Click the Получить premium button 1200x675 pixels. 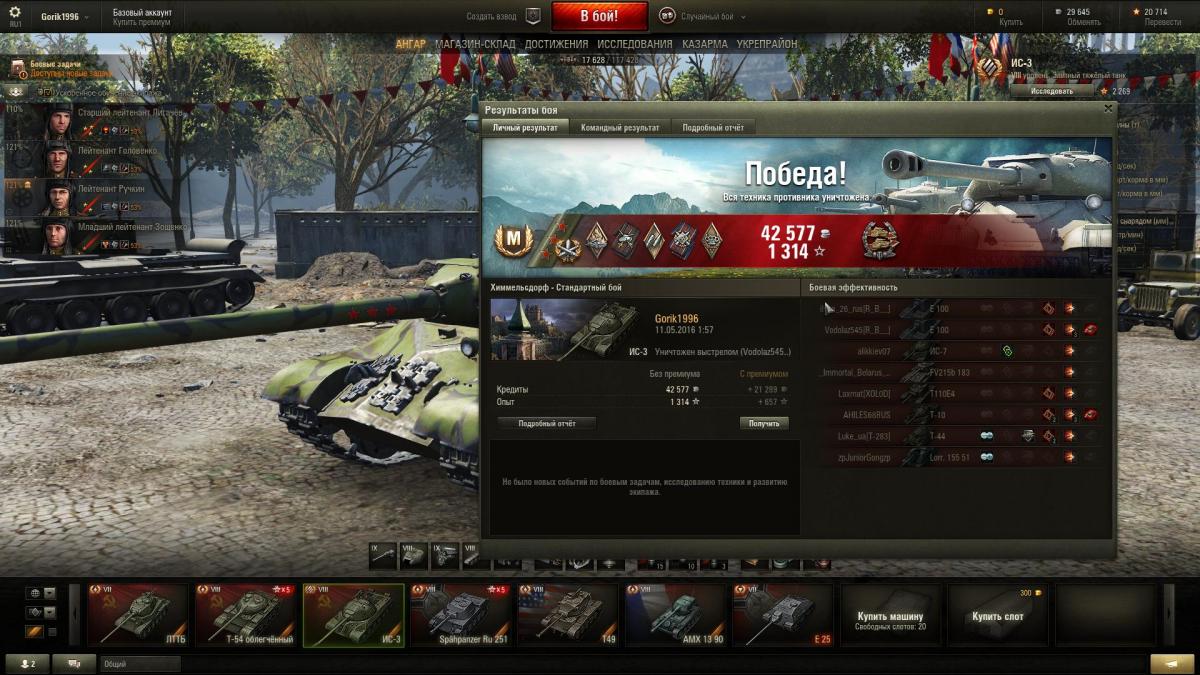coord(764,423)
